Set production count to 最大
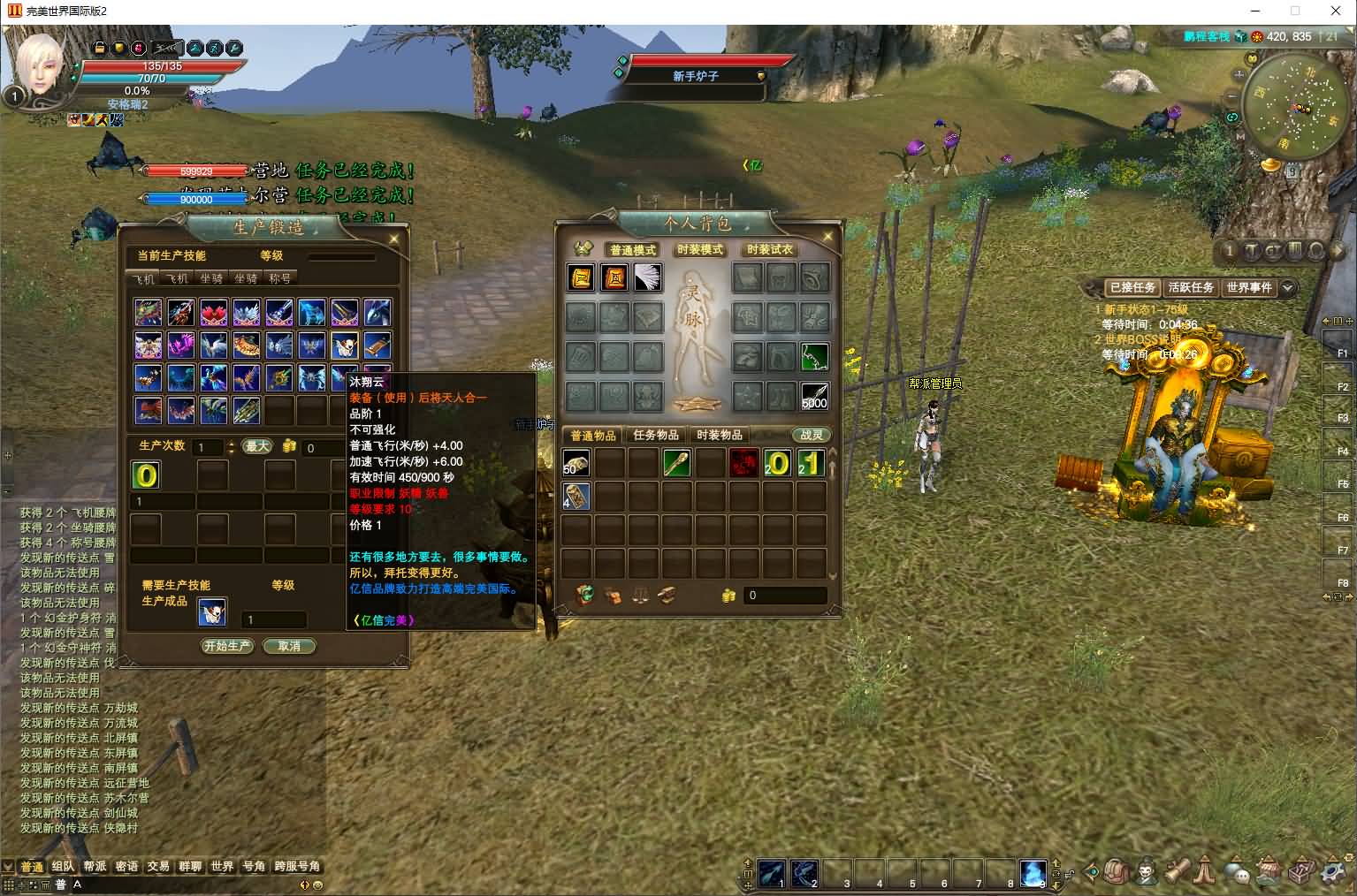This screenshot has width=1357, height=896. pos(257,446)
